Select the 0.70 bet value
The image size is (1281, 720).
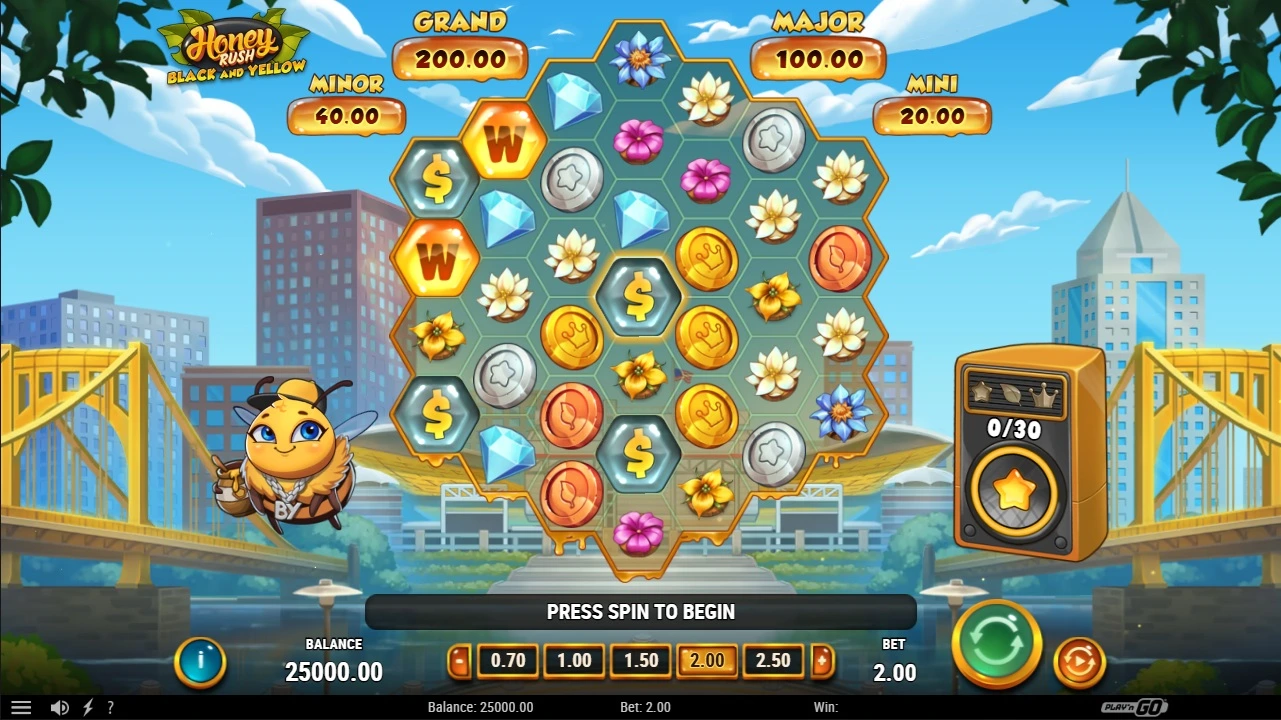pyautogui.click(x=508, y=661)
